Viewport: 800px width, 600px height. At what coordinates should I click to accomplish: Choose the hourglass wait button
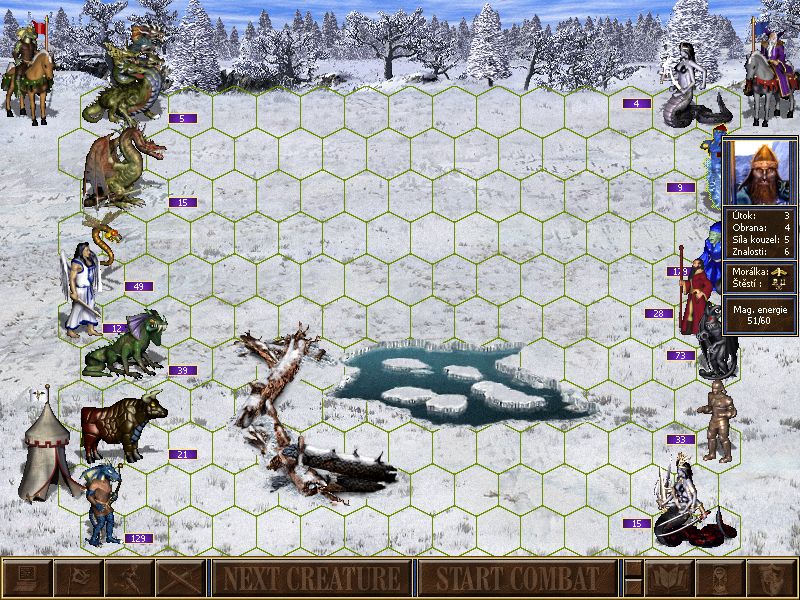tap(720, 578)
